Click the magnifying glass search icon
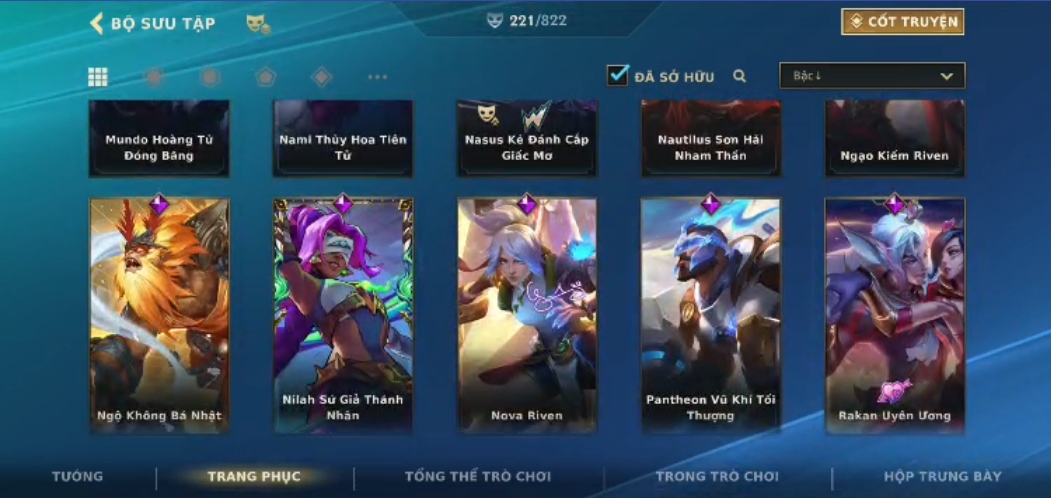Screen dimensions: 1051x498 (740, 76)
